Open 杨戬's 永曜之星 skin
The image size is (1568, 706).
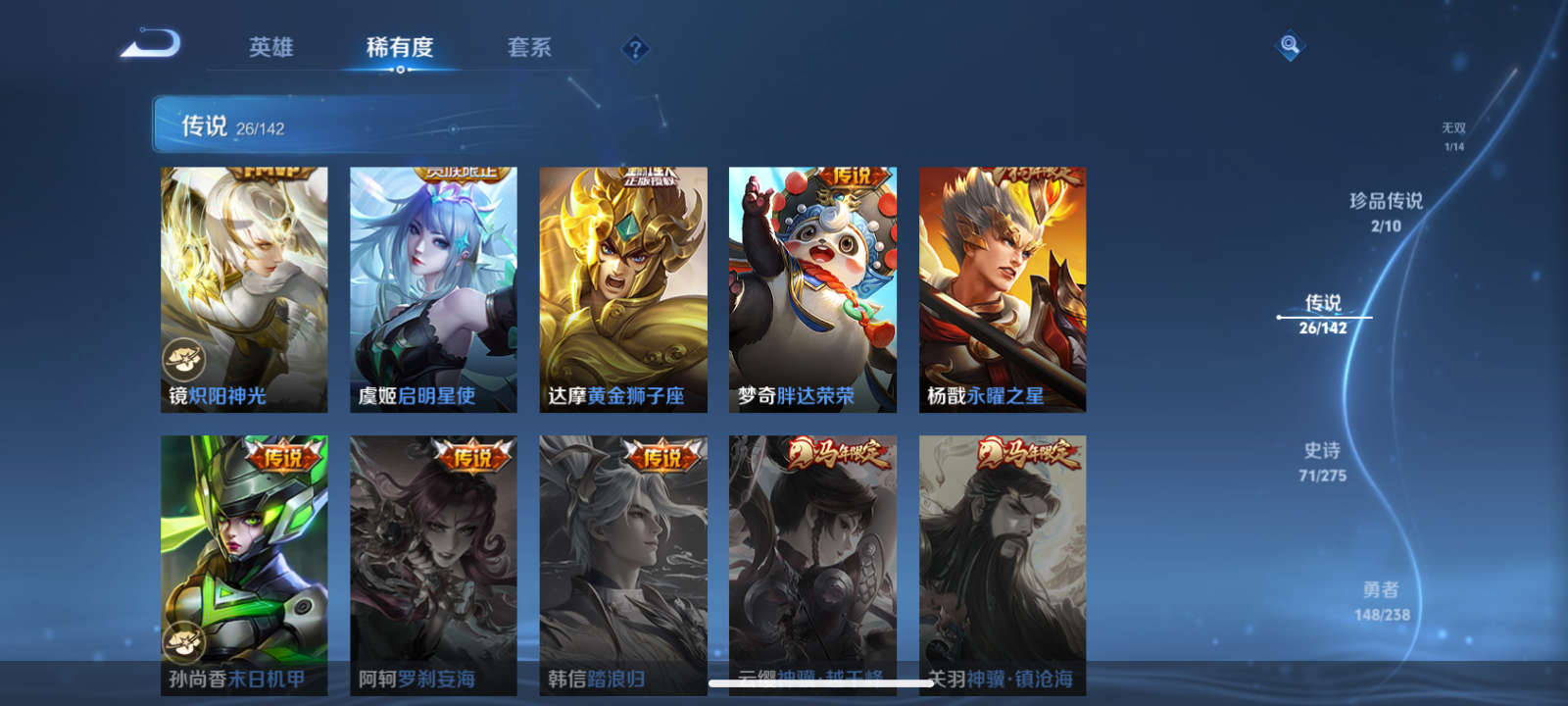pyautogui.click(x=1003, y=284)
